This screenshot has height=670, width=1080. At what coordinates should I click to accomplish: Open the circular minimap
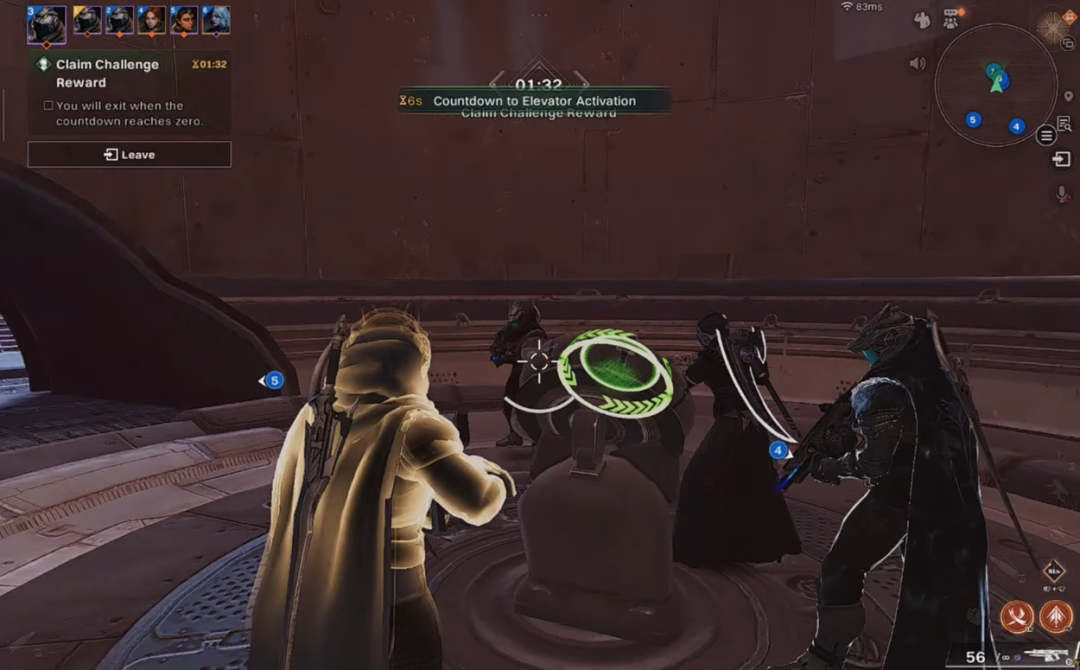(995, 85)
